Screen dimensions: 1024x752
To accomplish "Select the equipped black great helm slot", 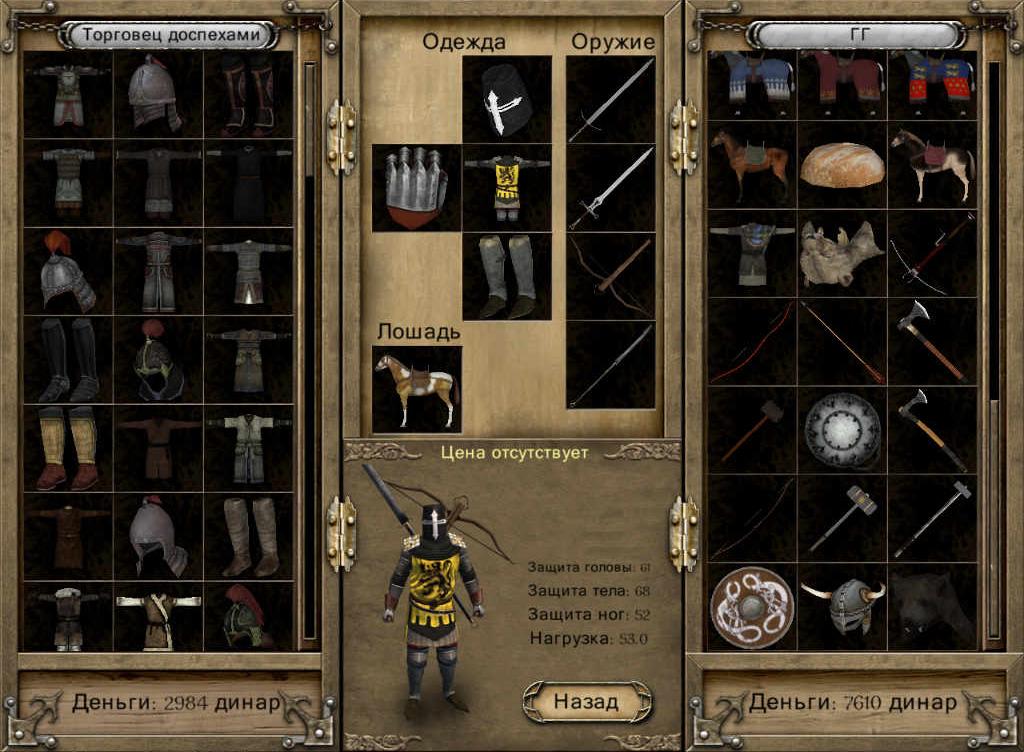I will click(506, 99).
